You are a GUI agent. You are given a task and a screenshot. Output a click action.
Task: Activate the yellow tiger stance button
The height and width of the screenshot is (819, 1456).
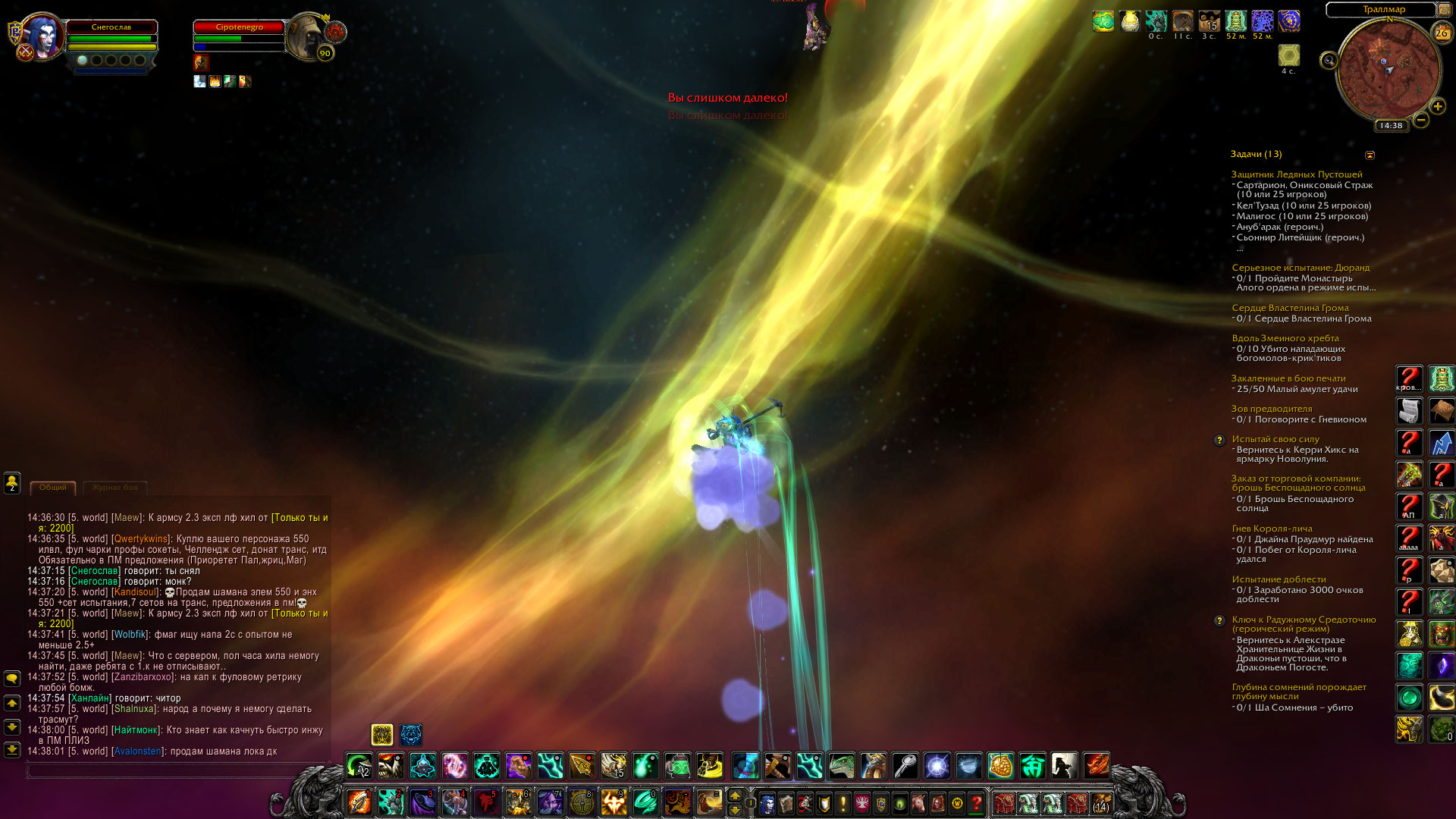(x=381, y=734)
